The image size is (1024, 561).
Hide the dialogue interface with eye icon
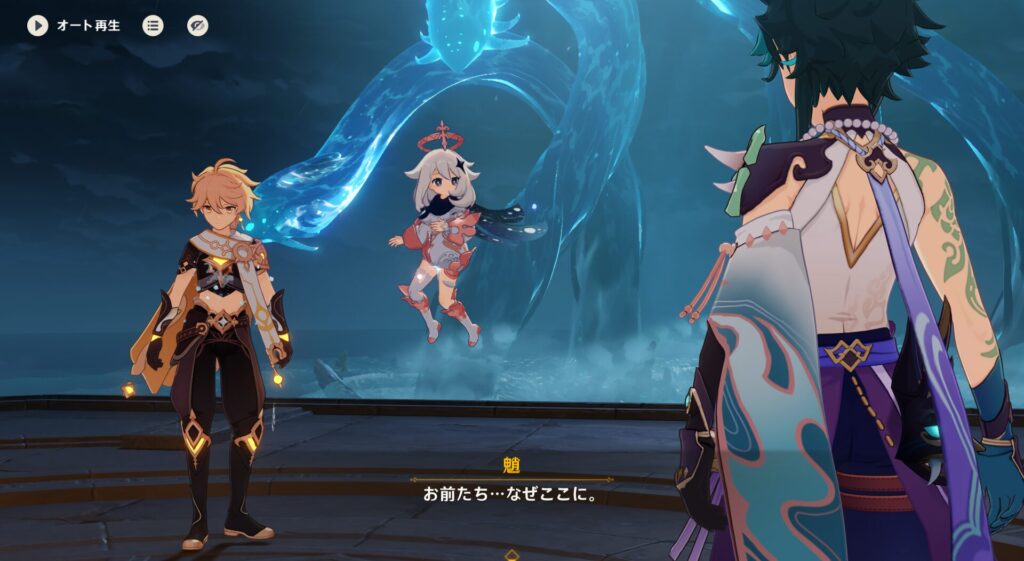click(x=198, y=25)
